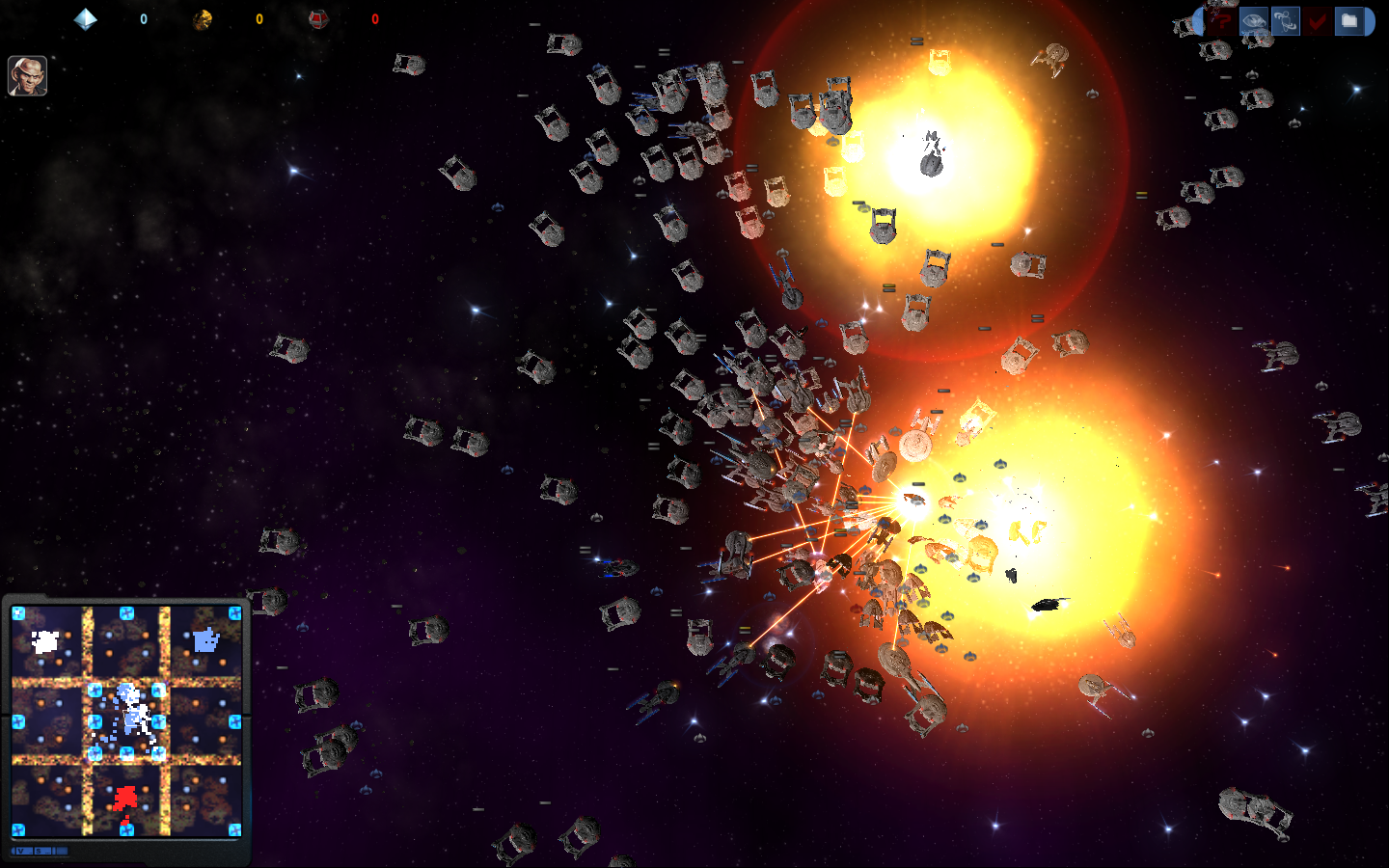Open the folder menu button
Viewport: 1389px width, 868px height.
(1349, 20)
